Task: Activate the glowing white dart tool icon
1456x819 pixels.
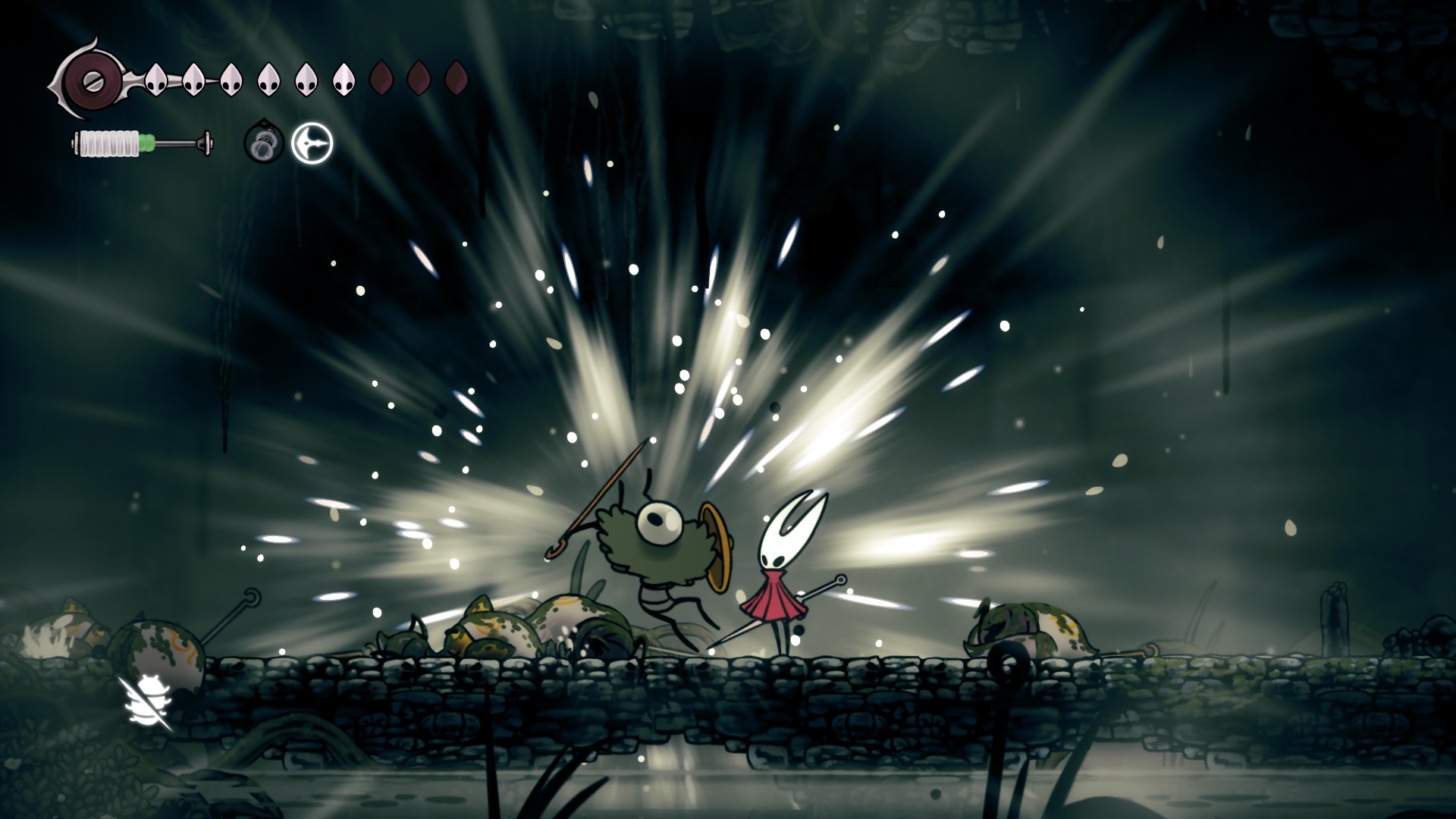Action: [312, 143]
